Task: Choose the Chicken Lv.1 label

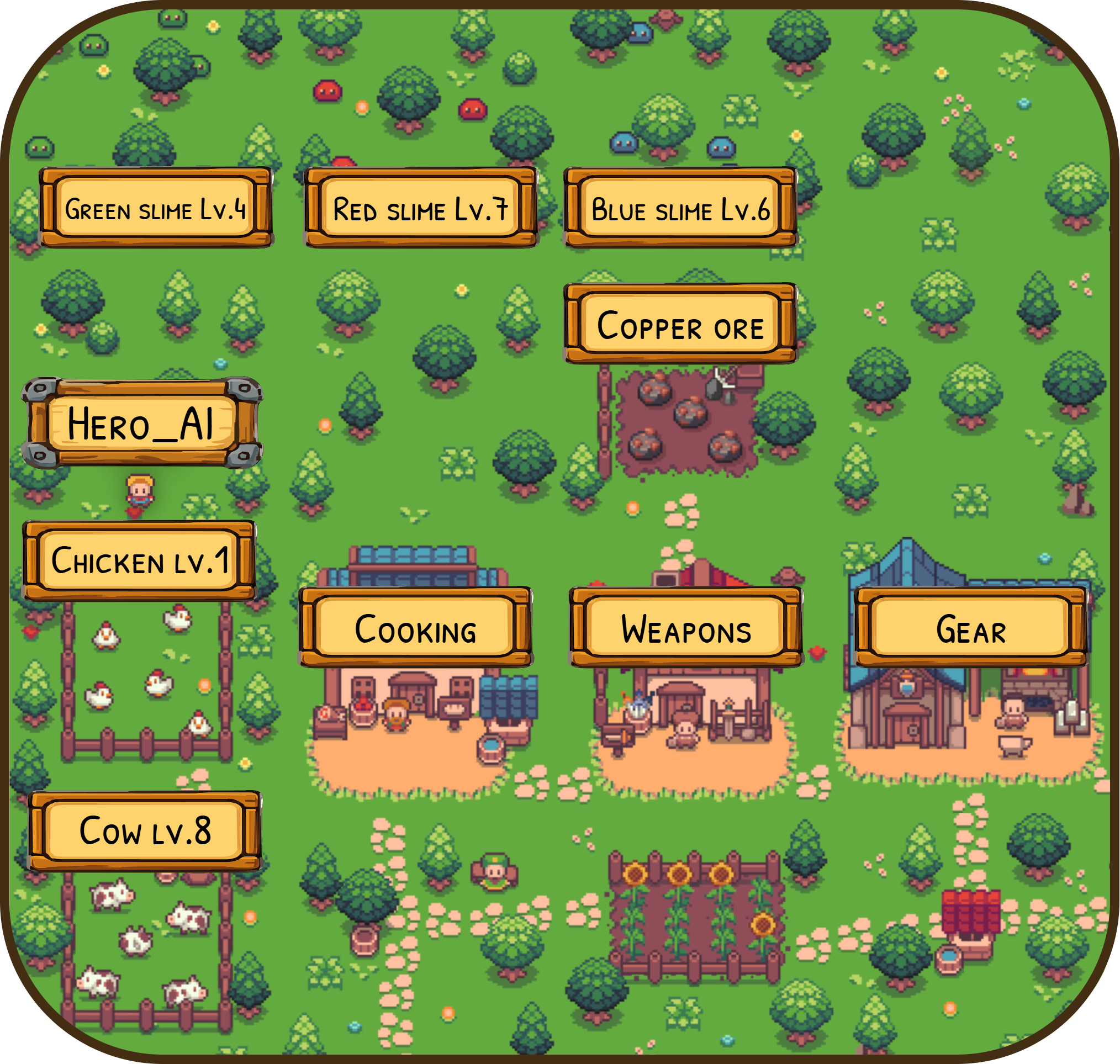Action: (140, 560)
